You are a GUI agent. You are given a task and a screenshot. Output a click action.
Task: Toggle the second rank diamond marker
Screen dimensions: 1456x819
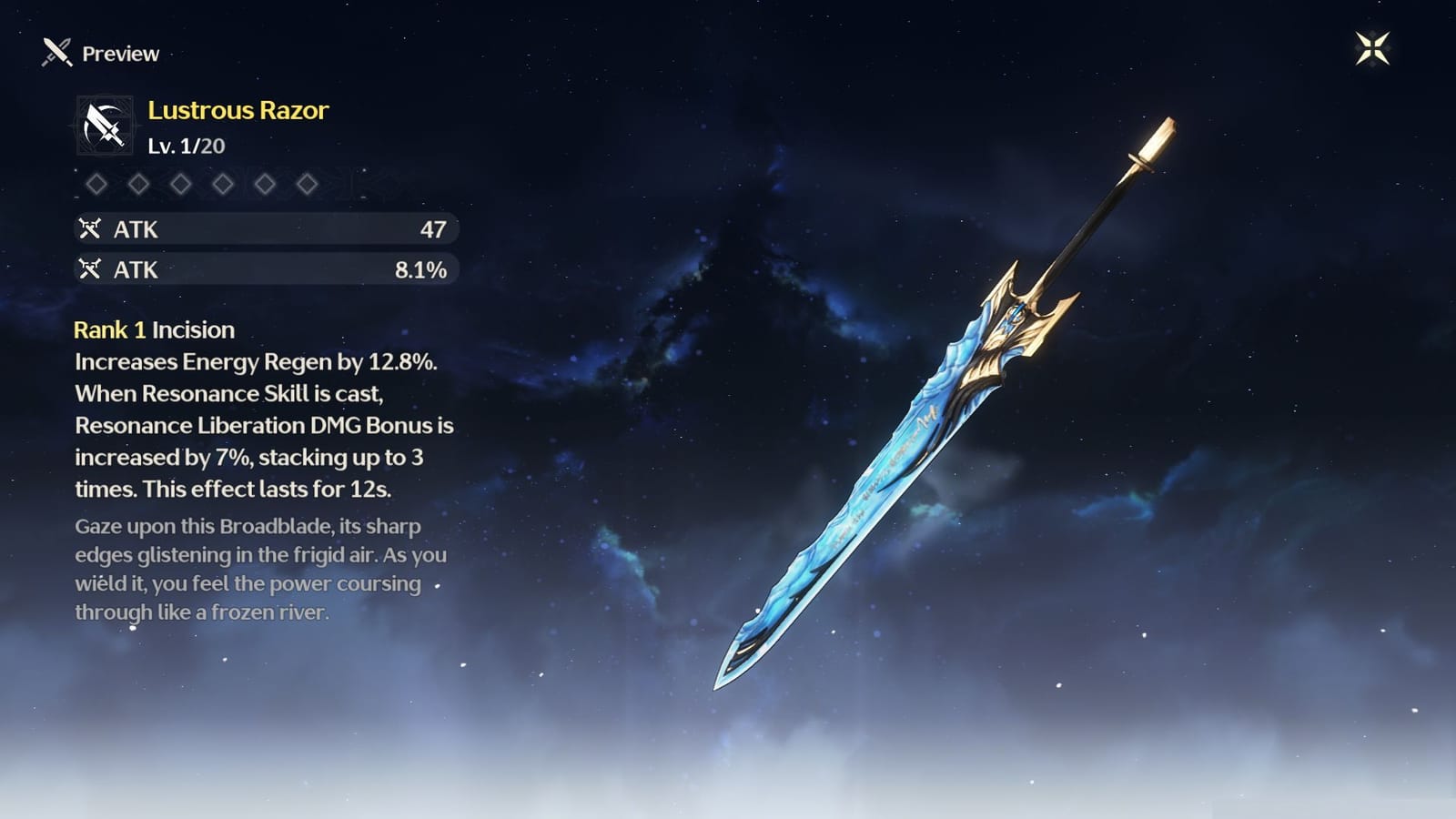coord(137,182)
